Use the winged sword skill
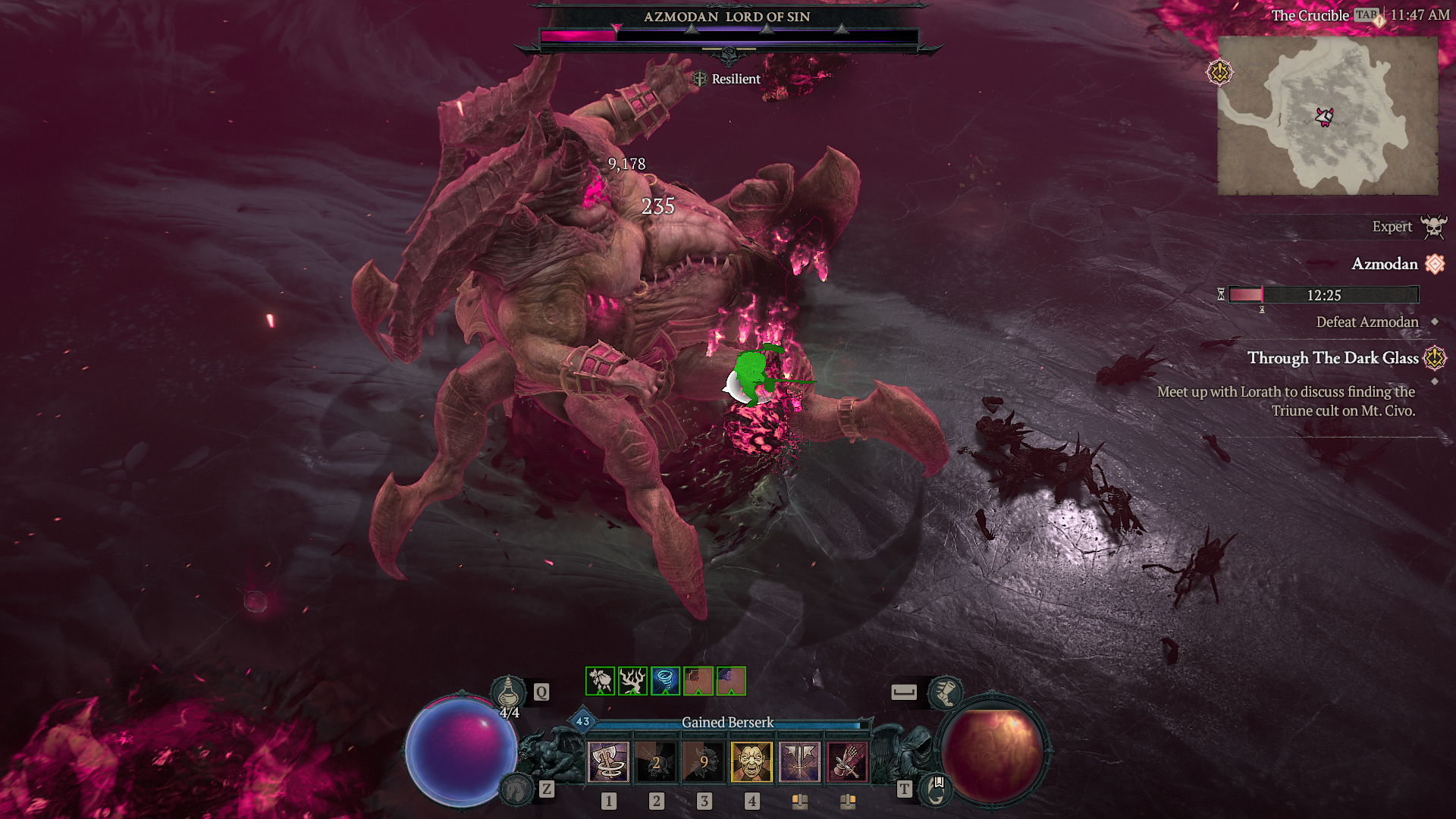 (x=799, y=761)
